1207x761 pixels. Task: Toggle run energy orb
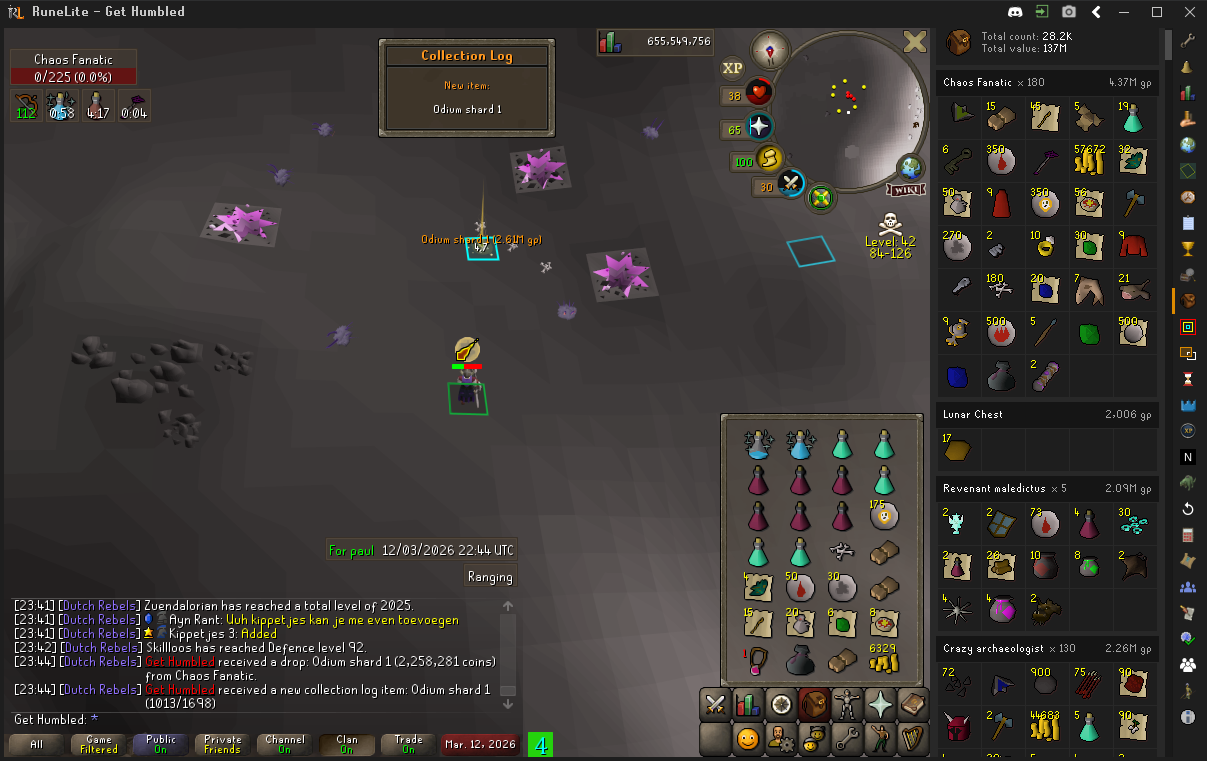tap(769, 159)
